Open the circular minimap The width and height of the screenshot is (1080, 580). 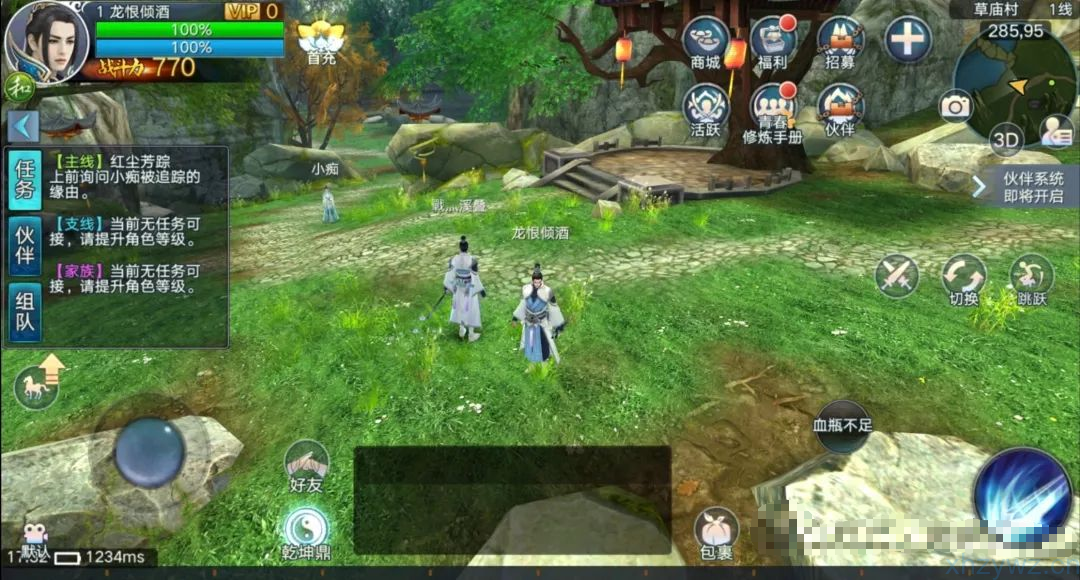(1012, 84)
